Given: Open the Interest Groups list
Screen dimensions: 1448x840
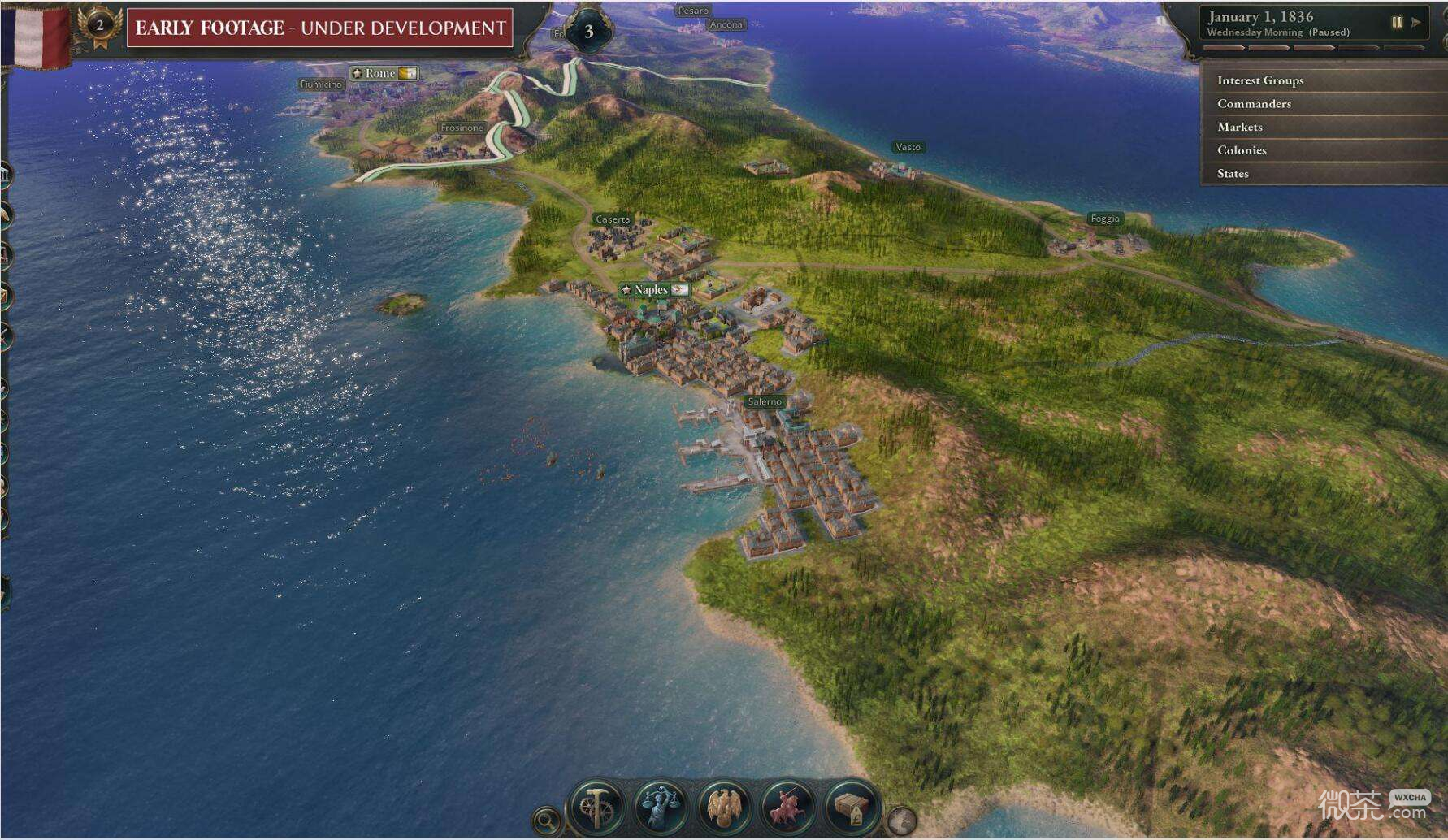Looking at the screenshot, I should [1259, 80].
